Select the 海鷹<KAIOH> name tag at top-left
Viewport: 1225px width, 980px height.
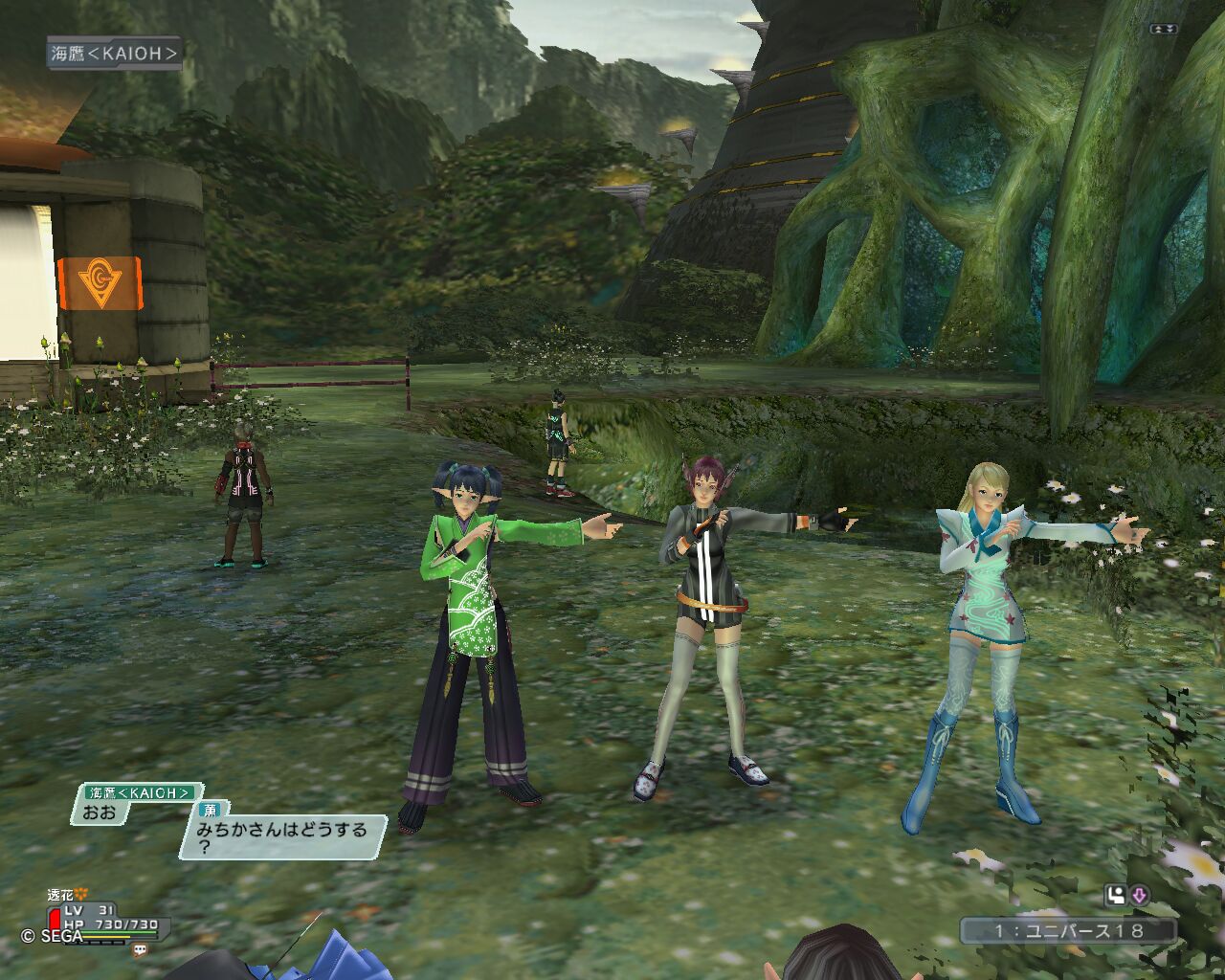(x=114, y=54)
